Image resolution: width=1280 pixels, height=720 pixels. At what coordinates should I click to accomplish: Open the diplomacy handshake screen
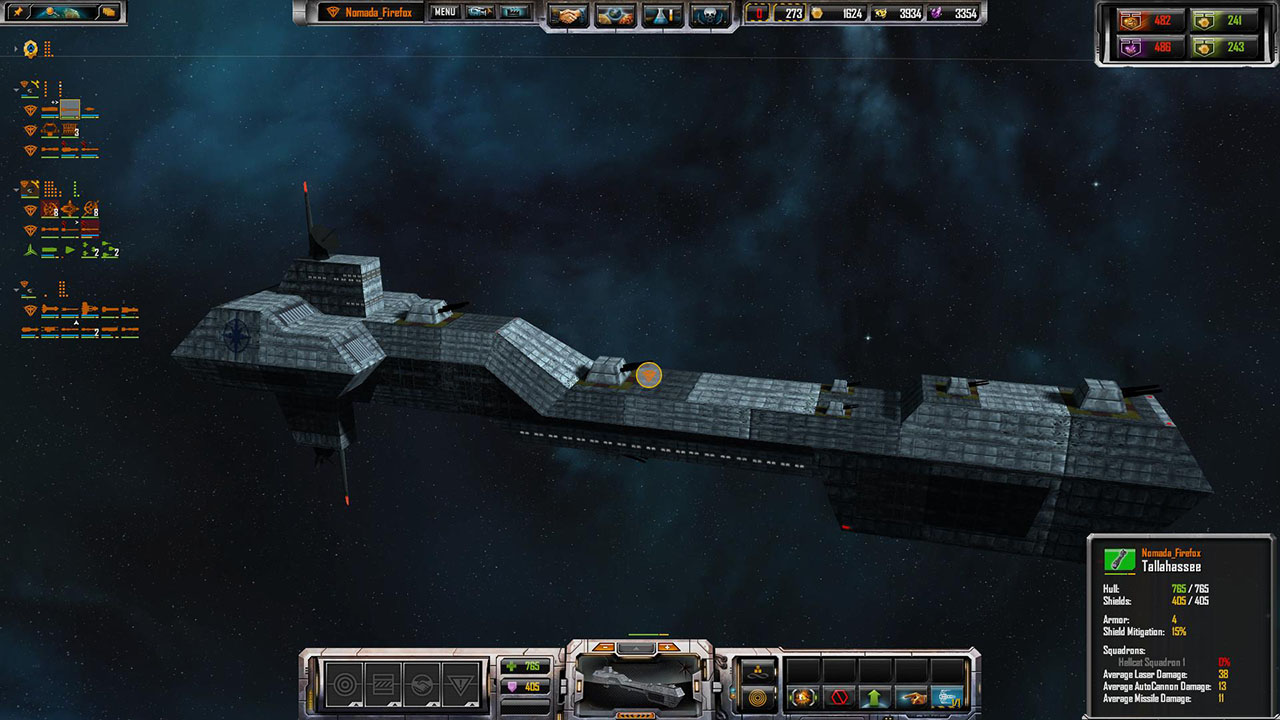coord(569,15)
